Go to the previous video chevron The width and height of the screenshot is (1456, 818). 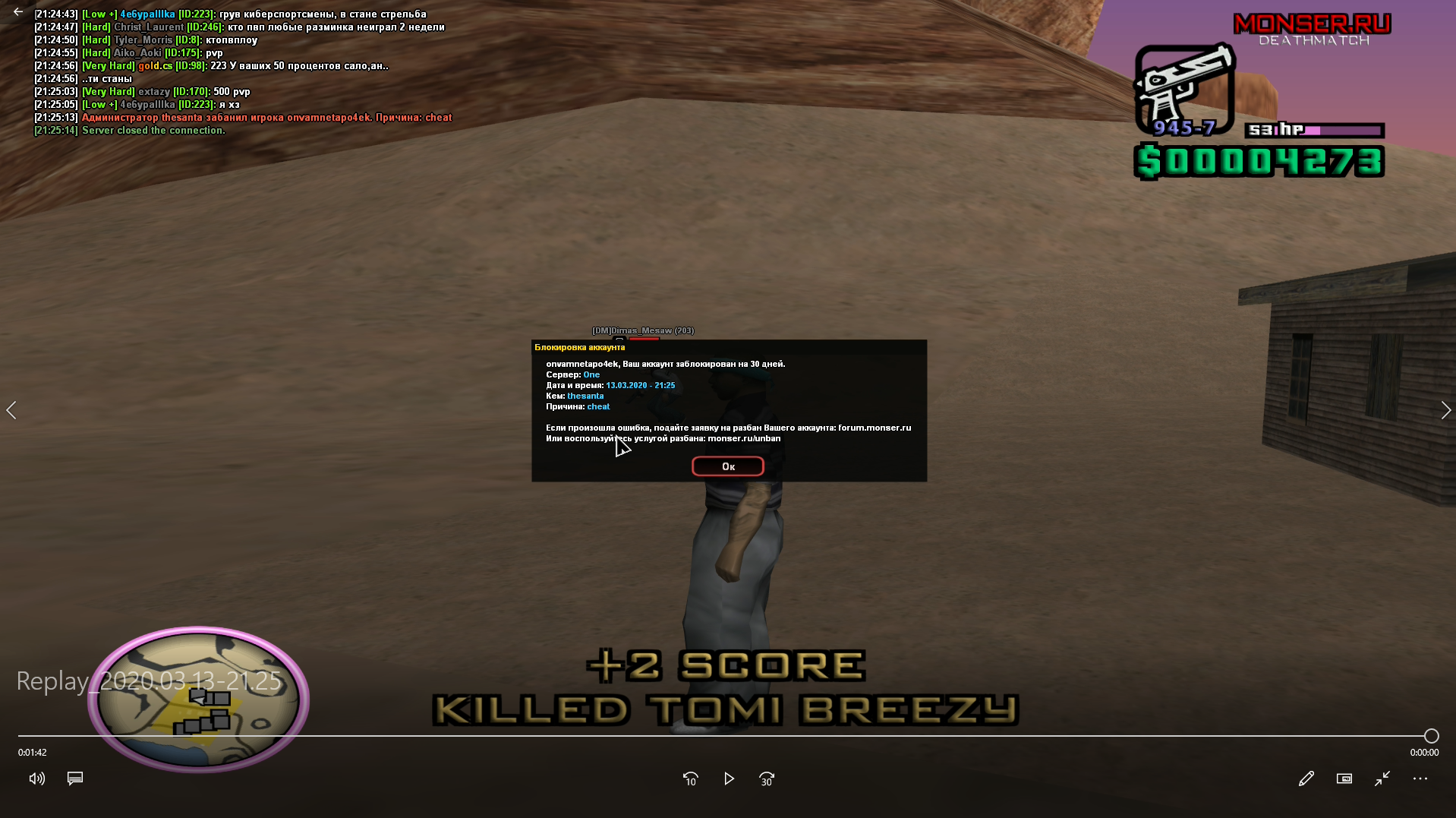click(11, 409)
